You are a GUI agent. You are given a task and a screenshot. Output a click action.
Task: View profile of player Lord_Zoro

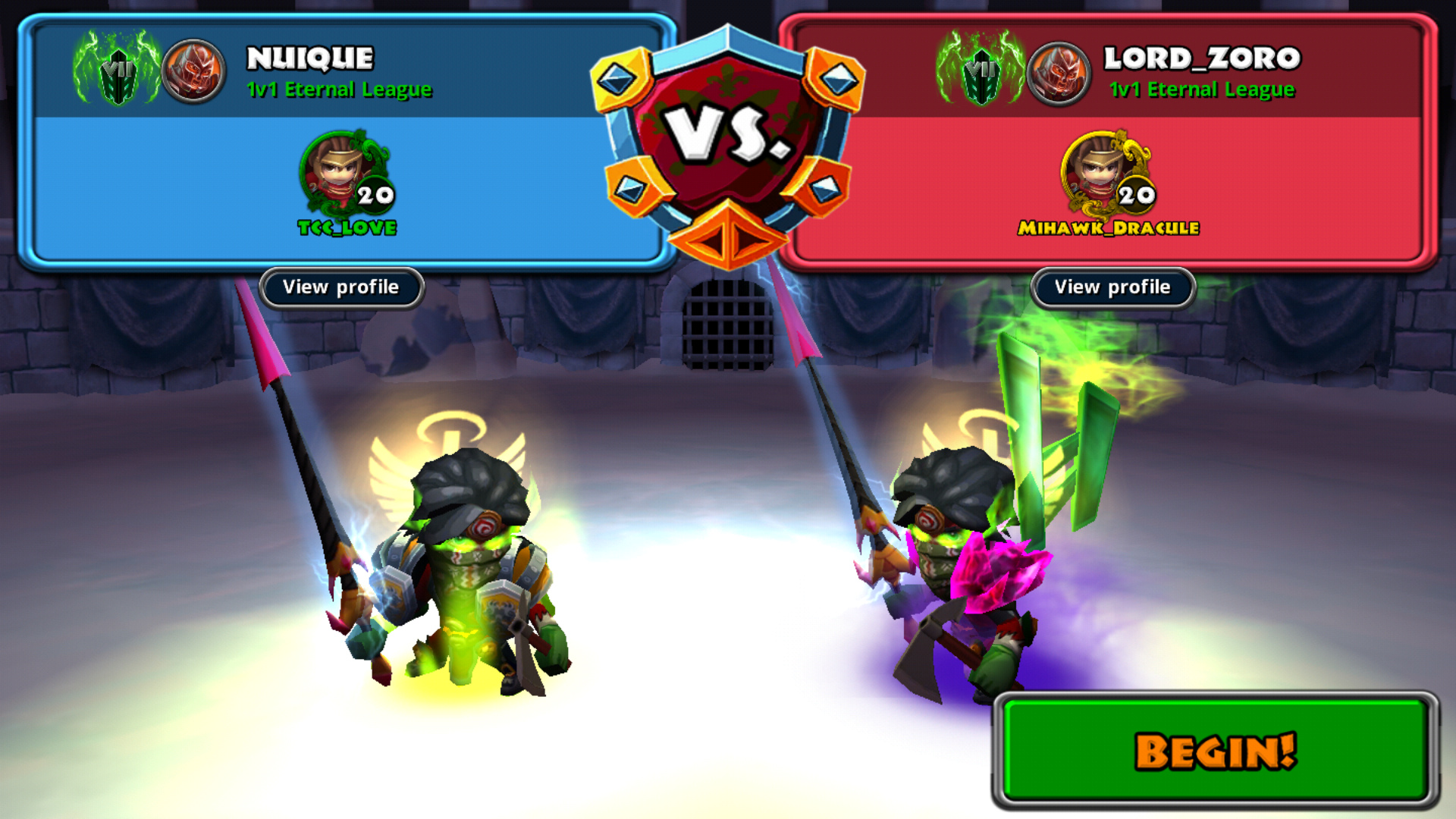click(1112, 287)
